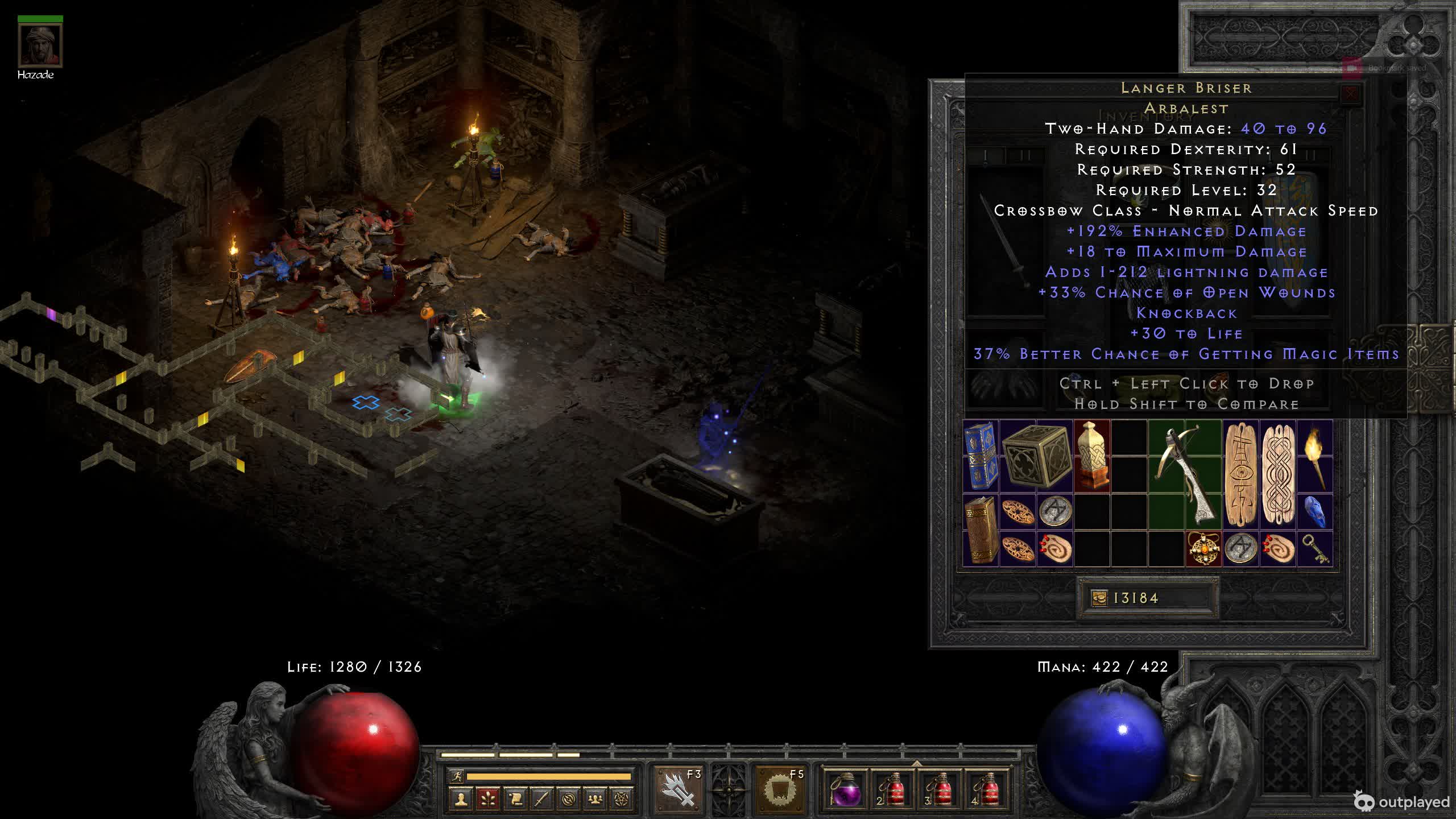Select the golden jeweled amulet
The image size is (1456, 819).
[x=1203, y=549]
